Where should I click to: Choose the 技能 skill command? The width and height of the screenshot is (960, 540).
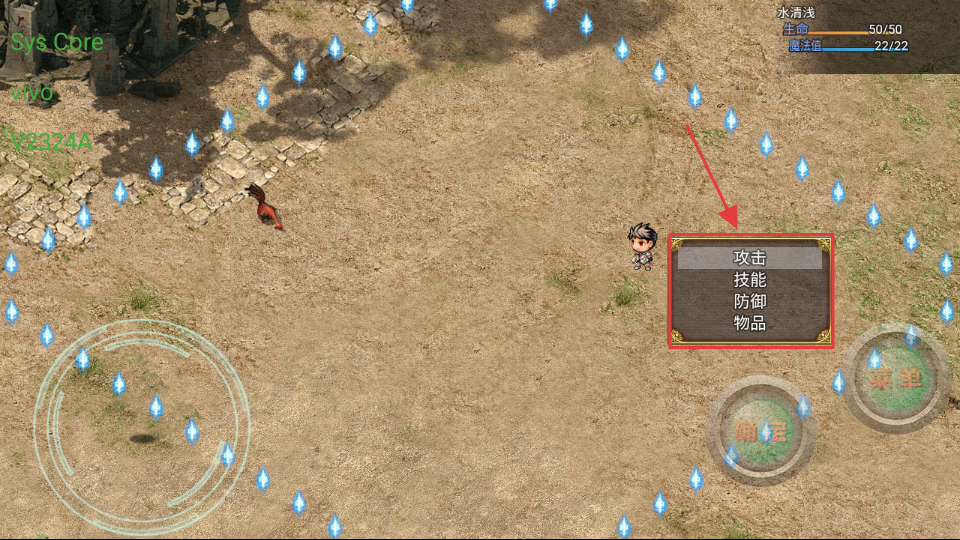tap(750, 280)
